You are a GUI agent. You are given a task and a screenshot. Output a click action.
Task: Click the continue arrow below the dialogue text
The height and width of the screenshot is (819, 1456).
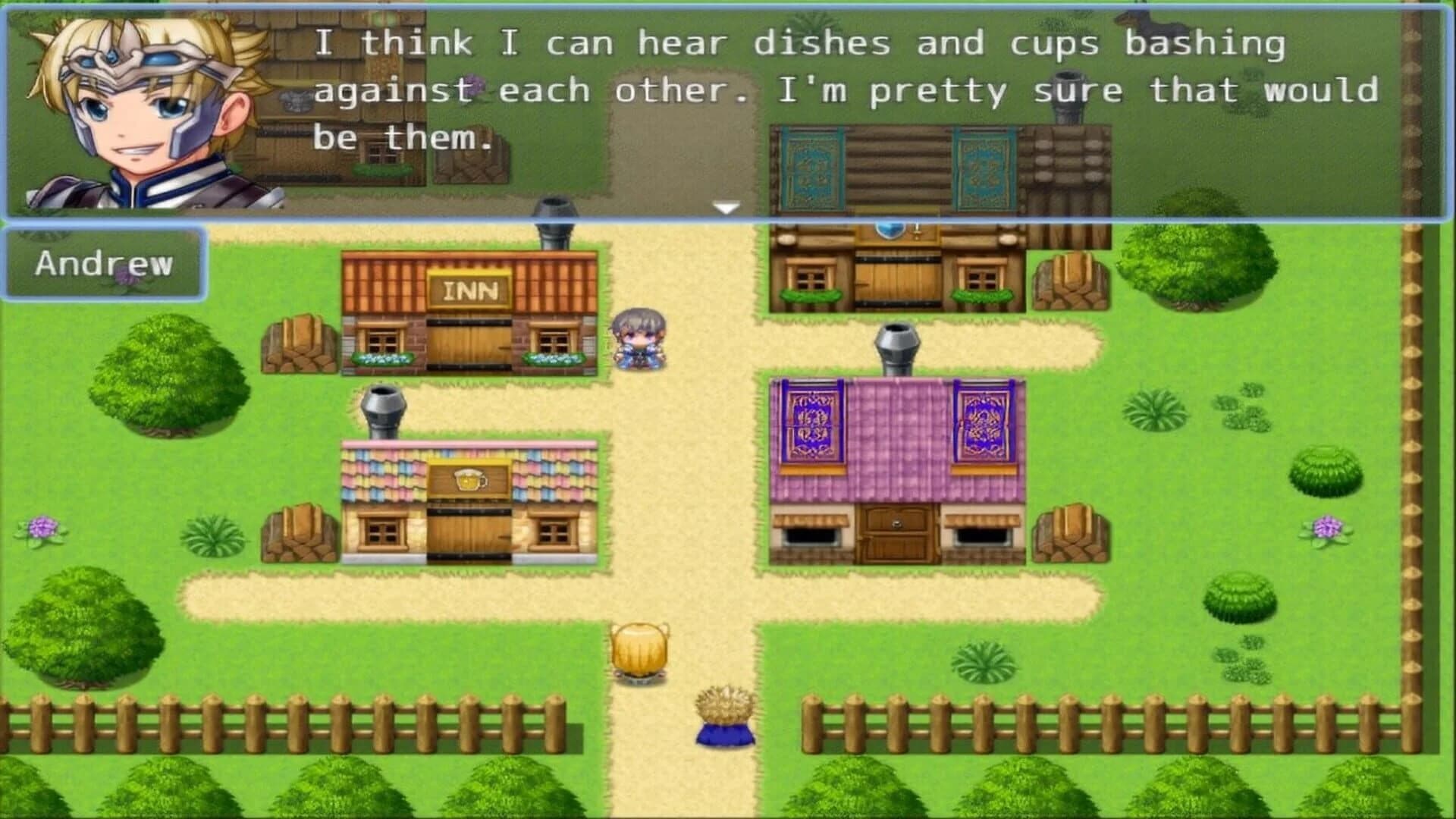click(x=726, y=205)
